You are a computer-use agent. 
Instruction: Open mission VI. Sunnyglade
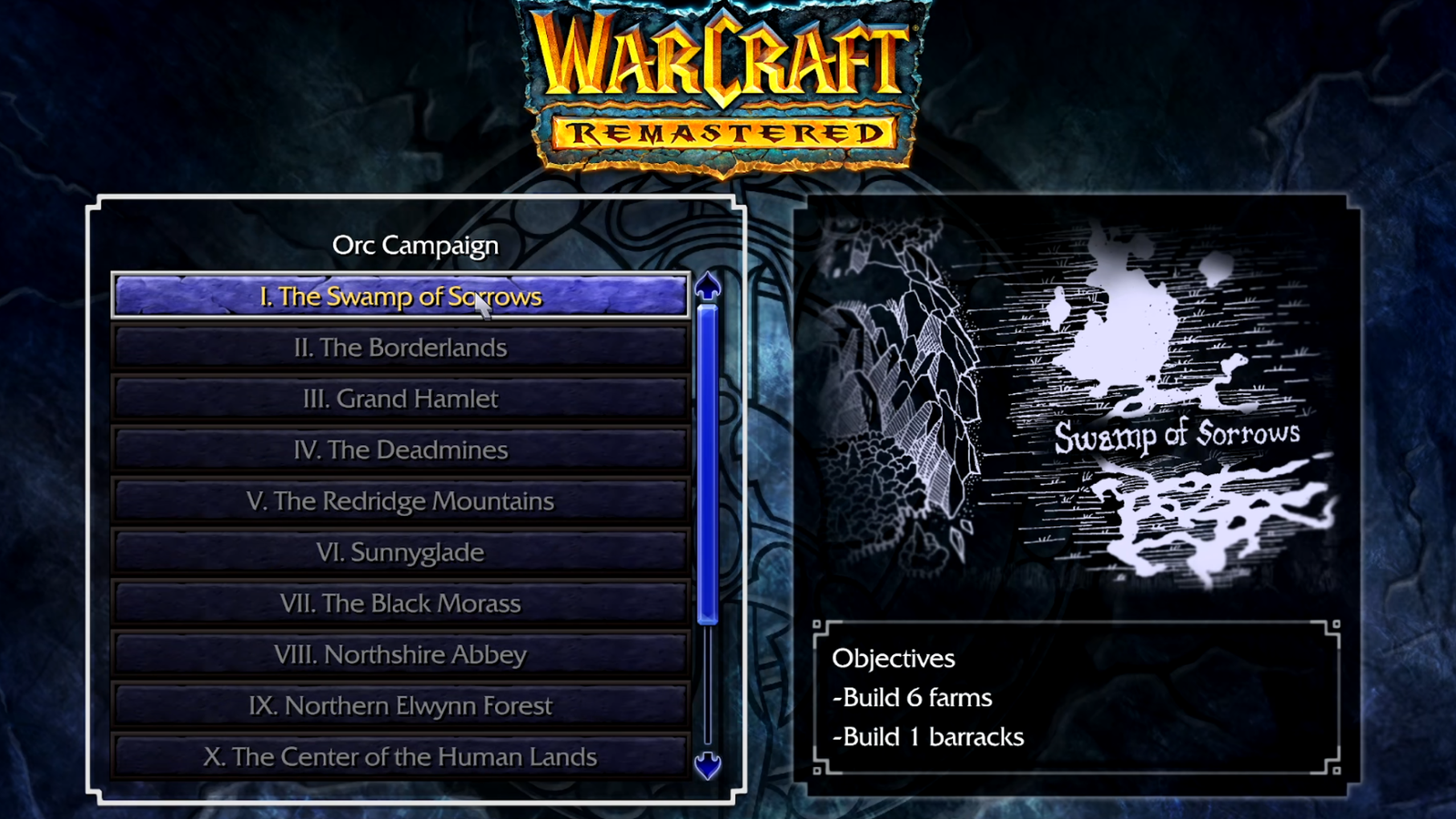point(400,551)
